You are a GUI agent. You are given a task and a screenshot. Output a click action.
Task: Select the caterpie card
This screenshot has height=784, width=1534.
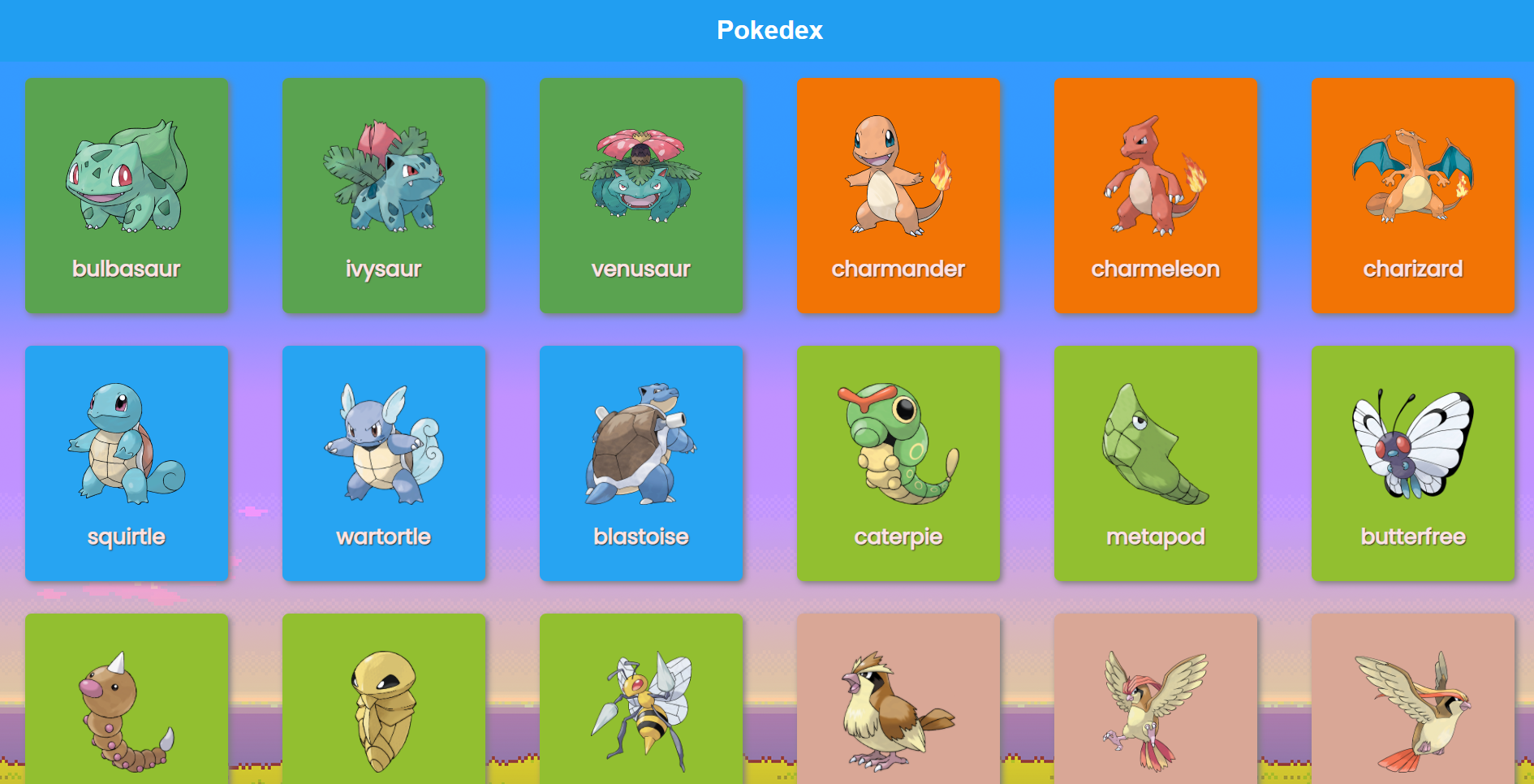point(898,463)
